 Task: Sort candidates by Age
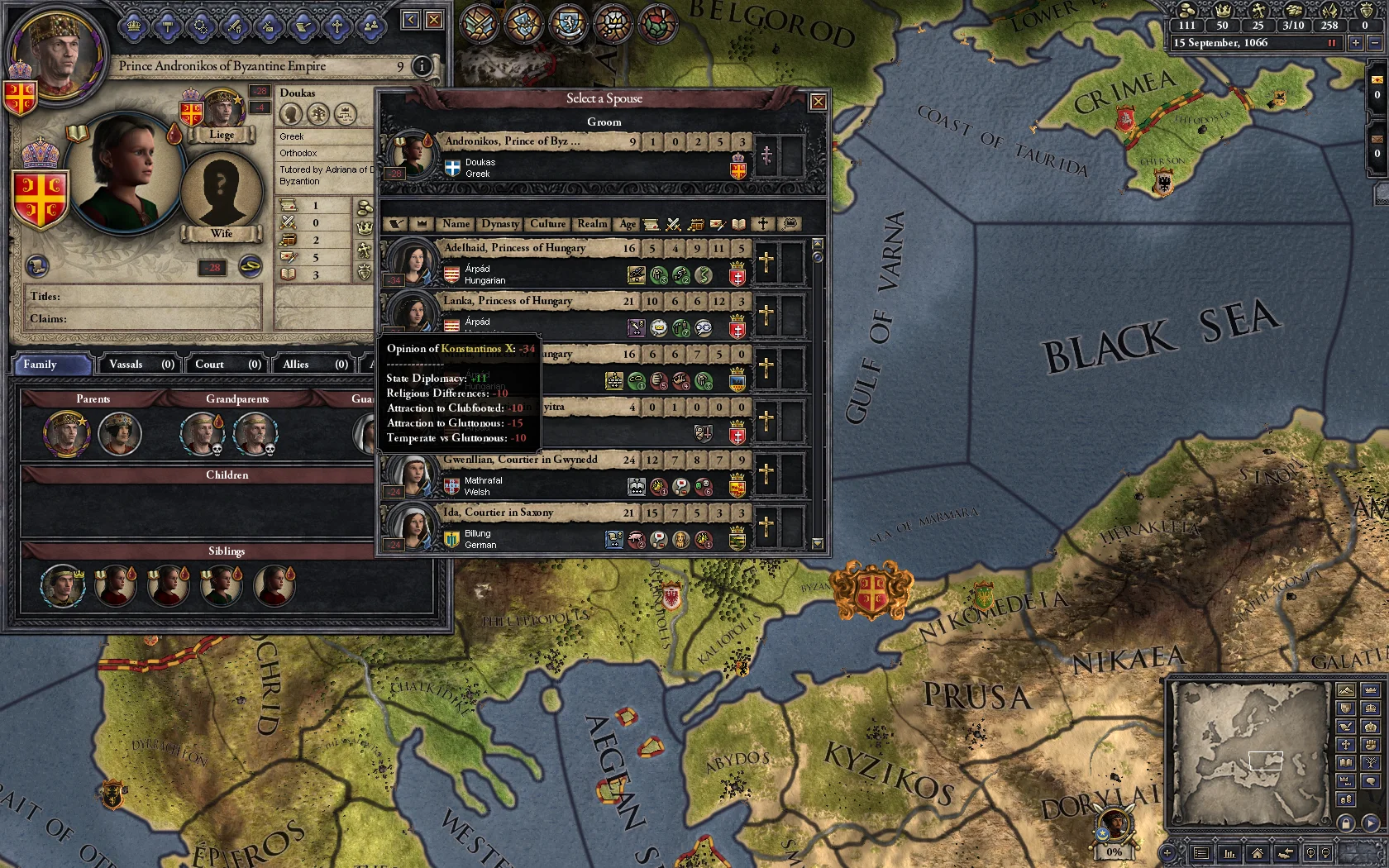(628, 224)
